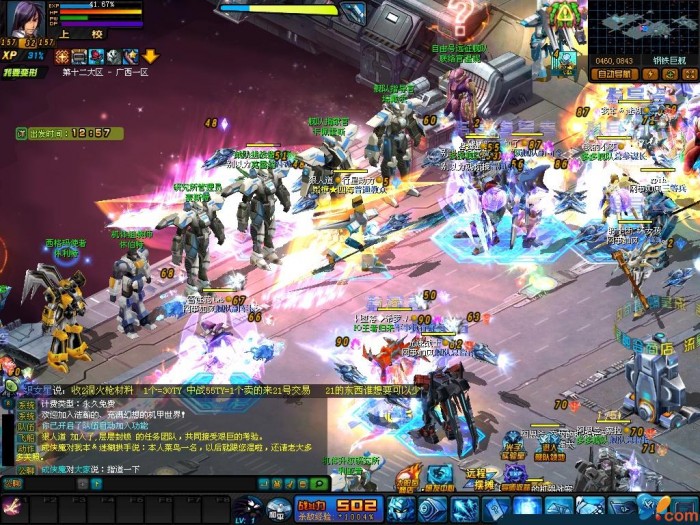
Task: Select the 系统 system chat channel tab
Action: pyautogui.click(x=25, y=405)
